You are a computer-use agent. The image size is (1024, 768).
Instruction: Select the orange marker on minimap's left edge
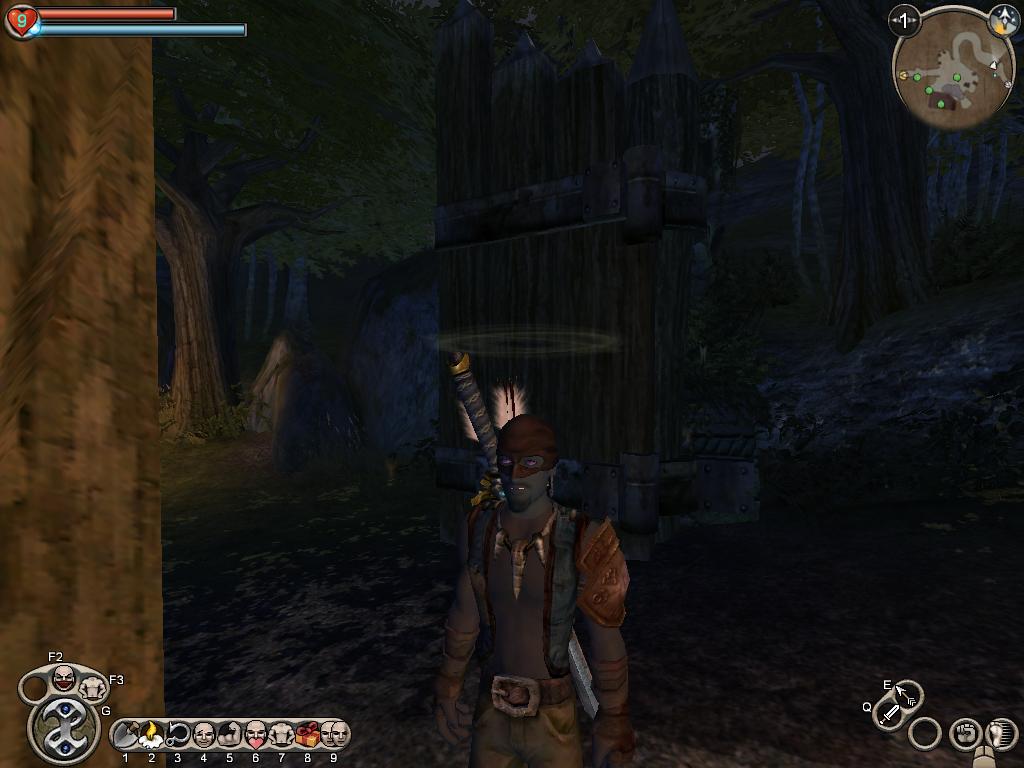click(904, 76)
